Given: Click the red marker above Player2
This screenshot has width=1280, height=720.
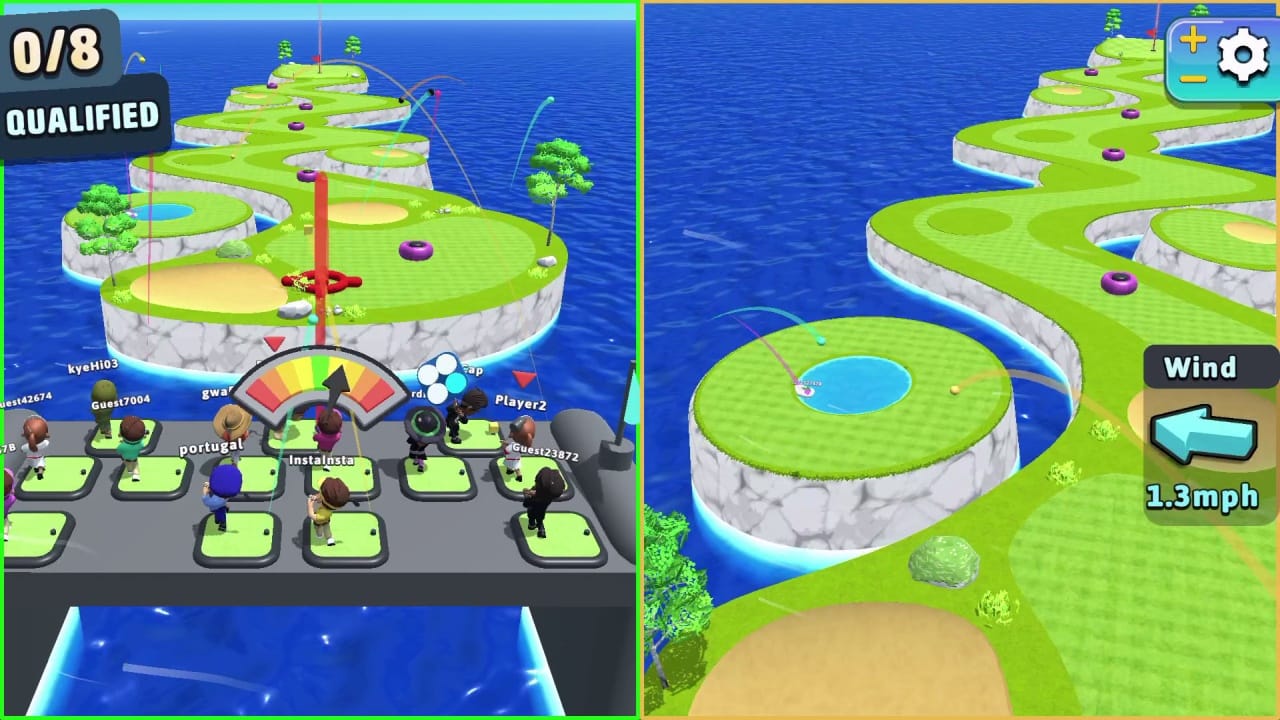Looking at the screenshot, I should [x=522, y=378].
